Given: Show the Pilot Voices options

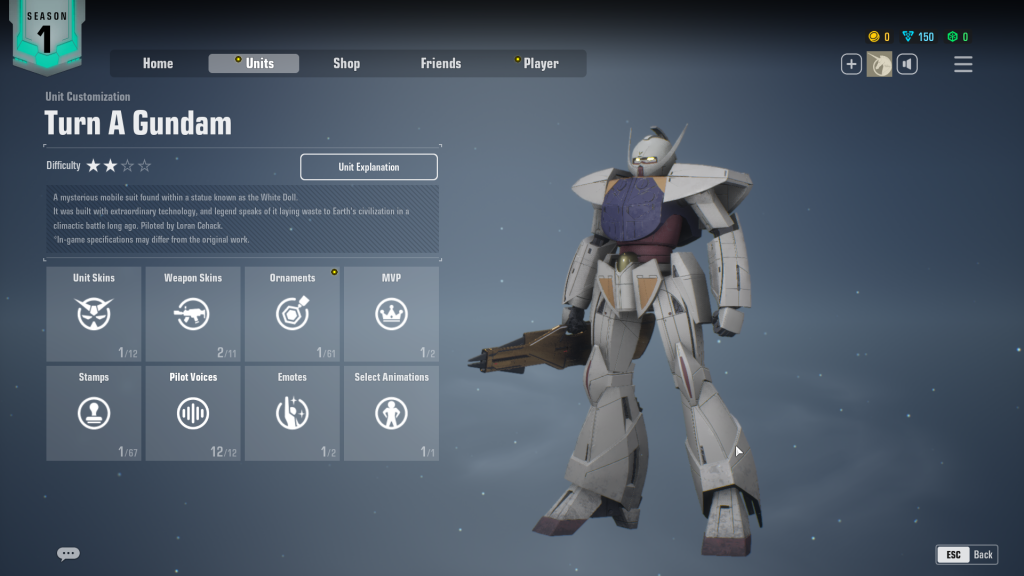Looking at the screenshot, I should (193, 413).
